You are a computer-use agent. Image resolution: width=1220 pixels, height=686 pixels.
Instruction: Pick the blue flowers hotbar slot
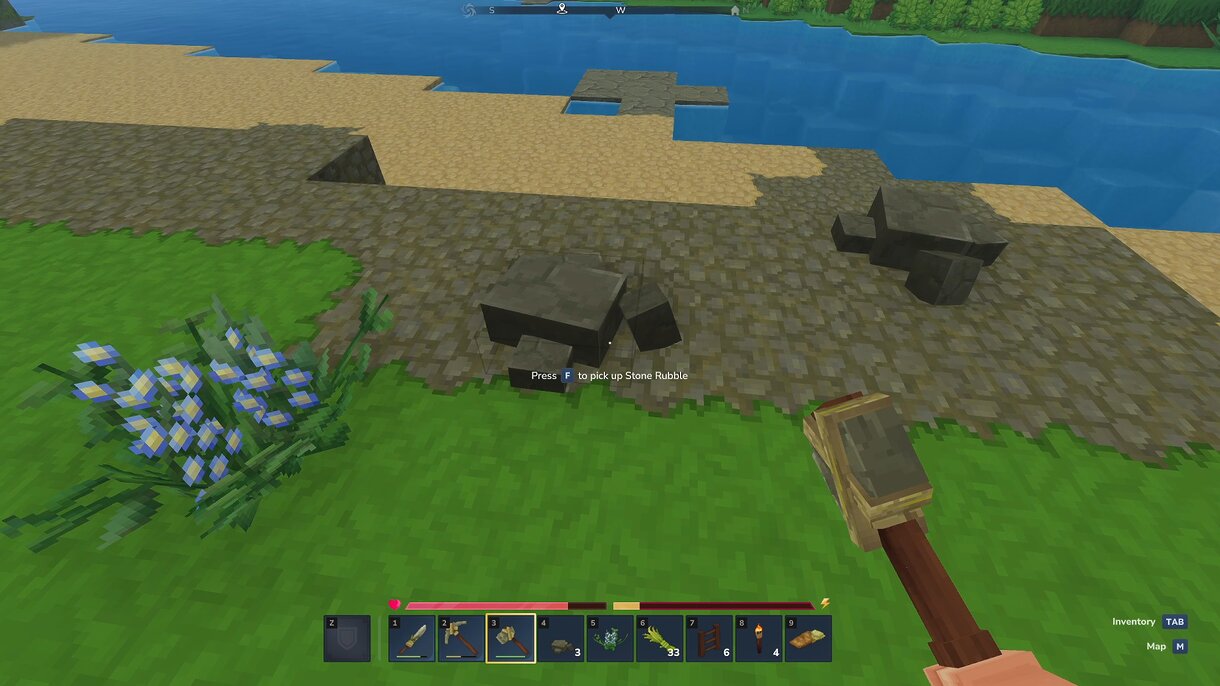[609, 638]
